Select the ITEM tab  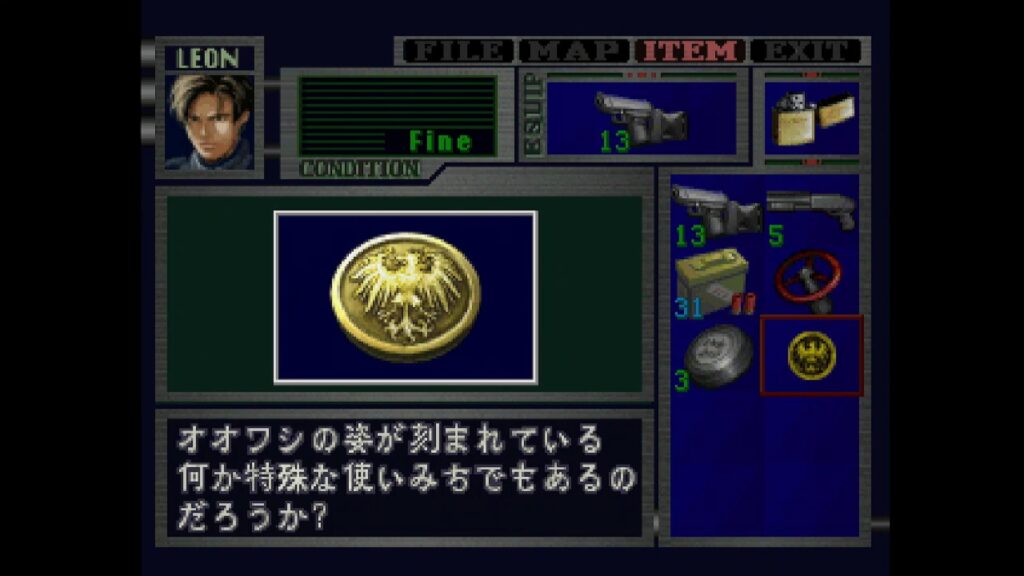coord(690,50)
